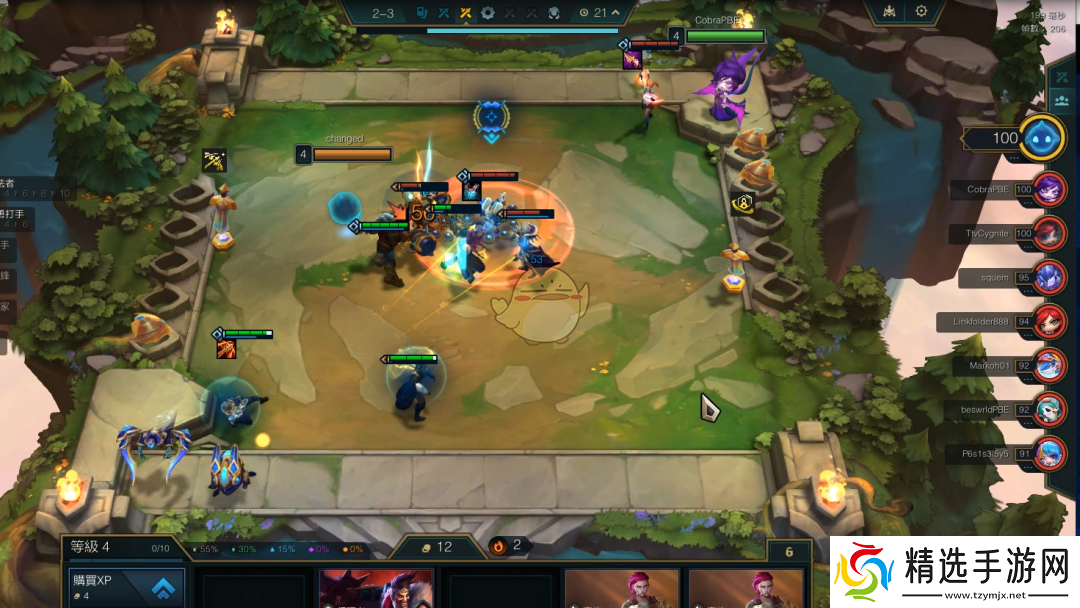The height and width of the screenshot is (608, 1080).
Task: Select the bow item on the item bench
Action: click(214, 160)
